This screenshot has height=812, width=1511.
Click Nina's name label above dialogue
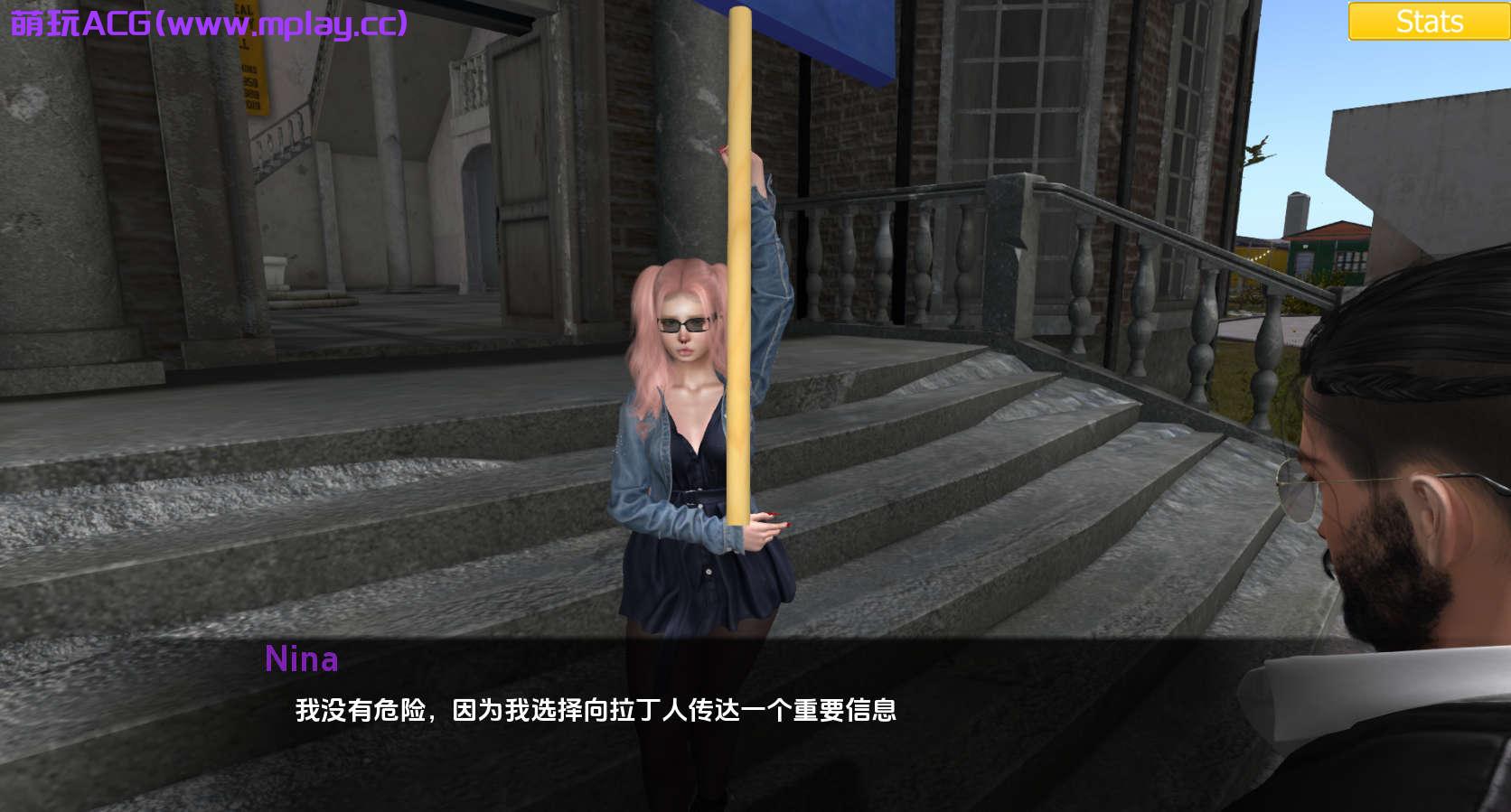(x=303, y=661)
